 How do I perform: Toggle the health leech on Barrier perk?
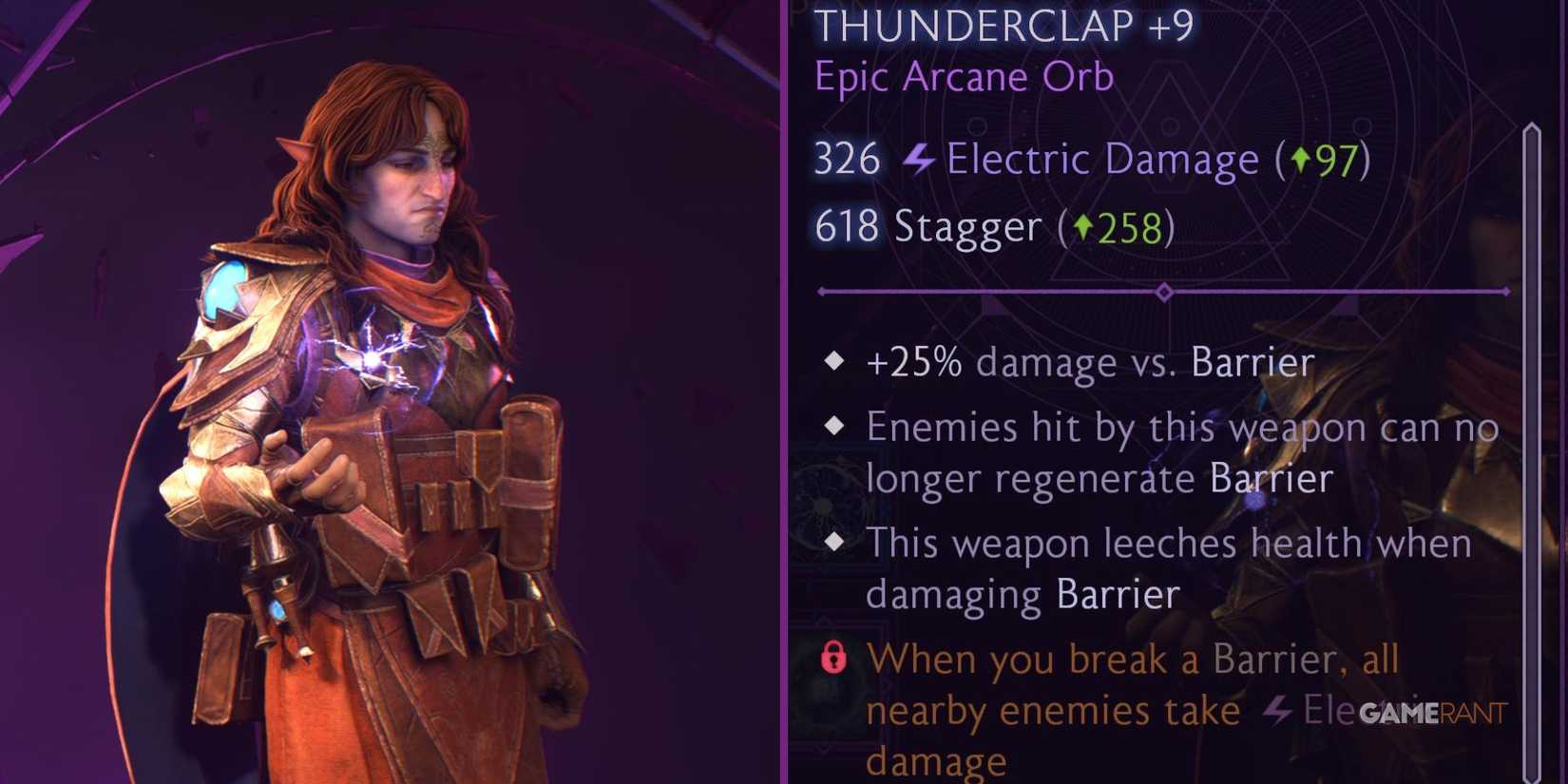click(x=1169, y=568)
